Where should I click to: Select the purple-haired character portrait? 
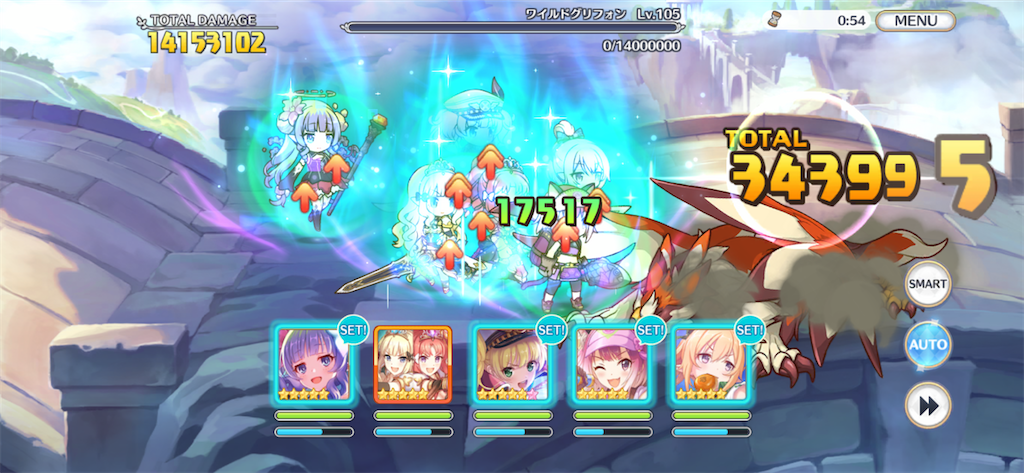[x=314, y=364]
